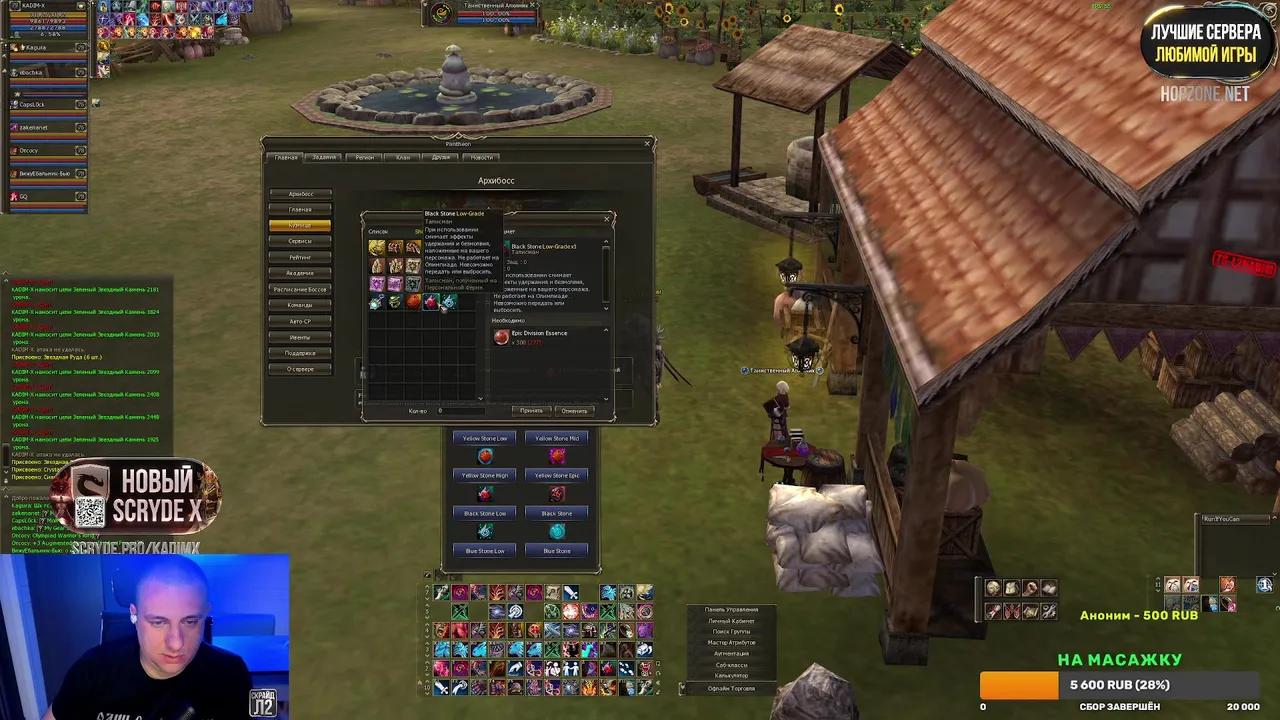The width and height of the screenshot is (1280, 720).
Task: Switch to the Клан tab in Pantheon window
Action: point(403,157)
